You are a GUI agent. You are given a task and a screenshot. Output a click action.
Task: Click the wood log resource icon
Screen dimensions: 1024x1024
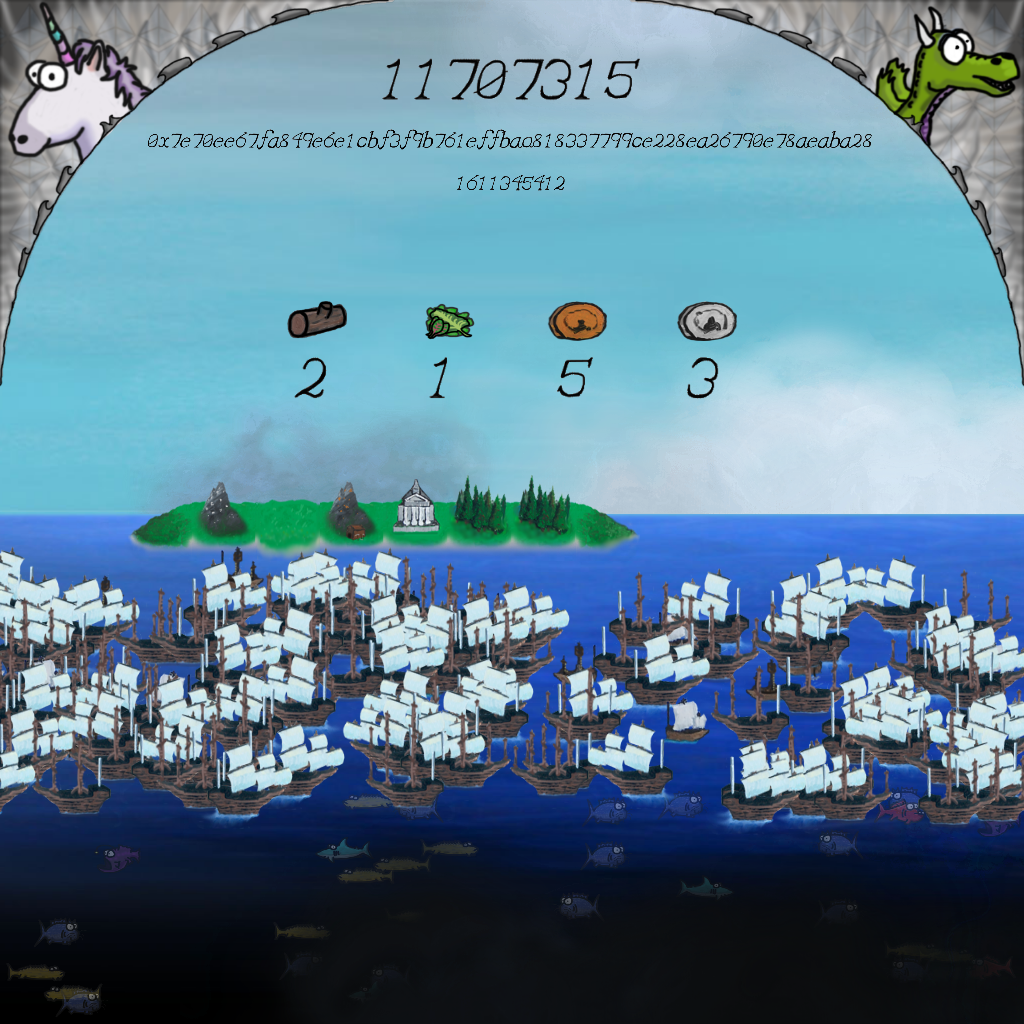point(317,320)
